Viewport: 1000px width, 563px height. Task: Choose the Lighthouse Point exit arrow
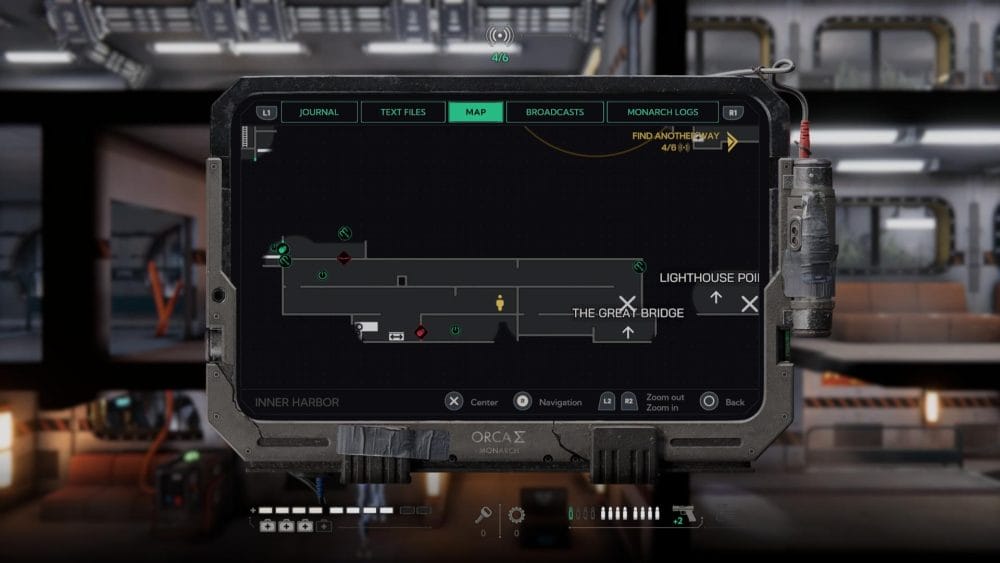[716, 297]
